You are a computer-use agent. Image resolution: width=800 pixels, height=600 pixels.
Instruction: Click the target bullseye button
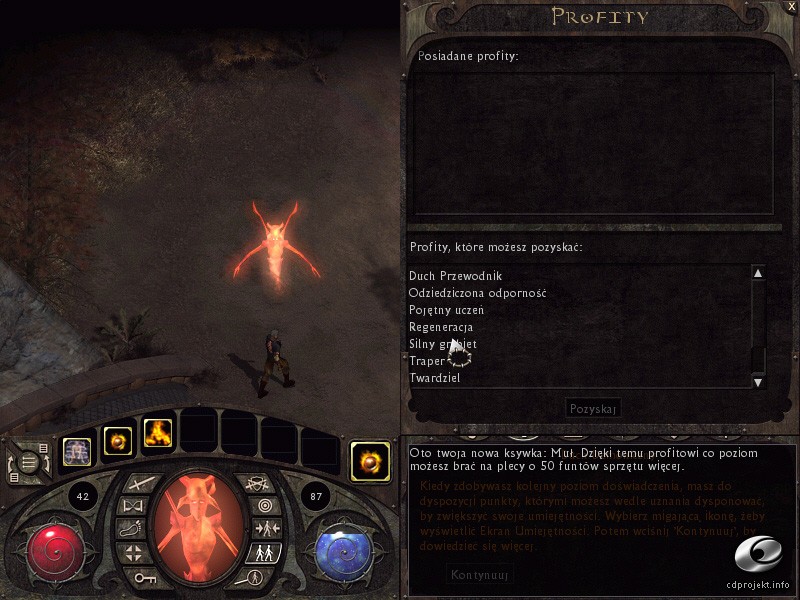(x=264, y=506)
